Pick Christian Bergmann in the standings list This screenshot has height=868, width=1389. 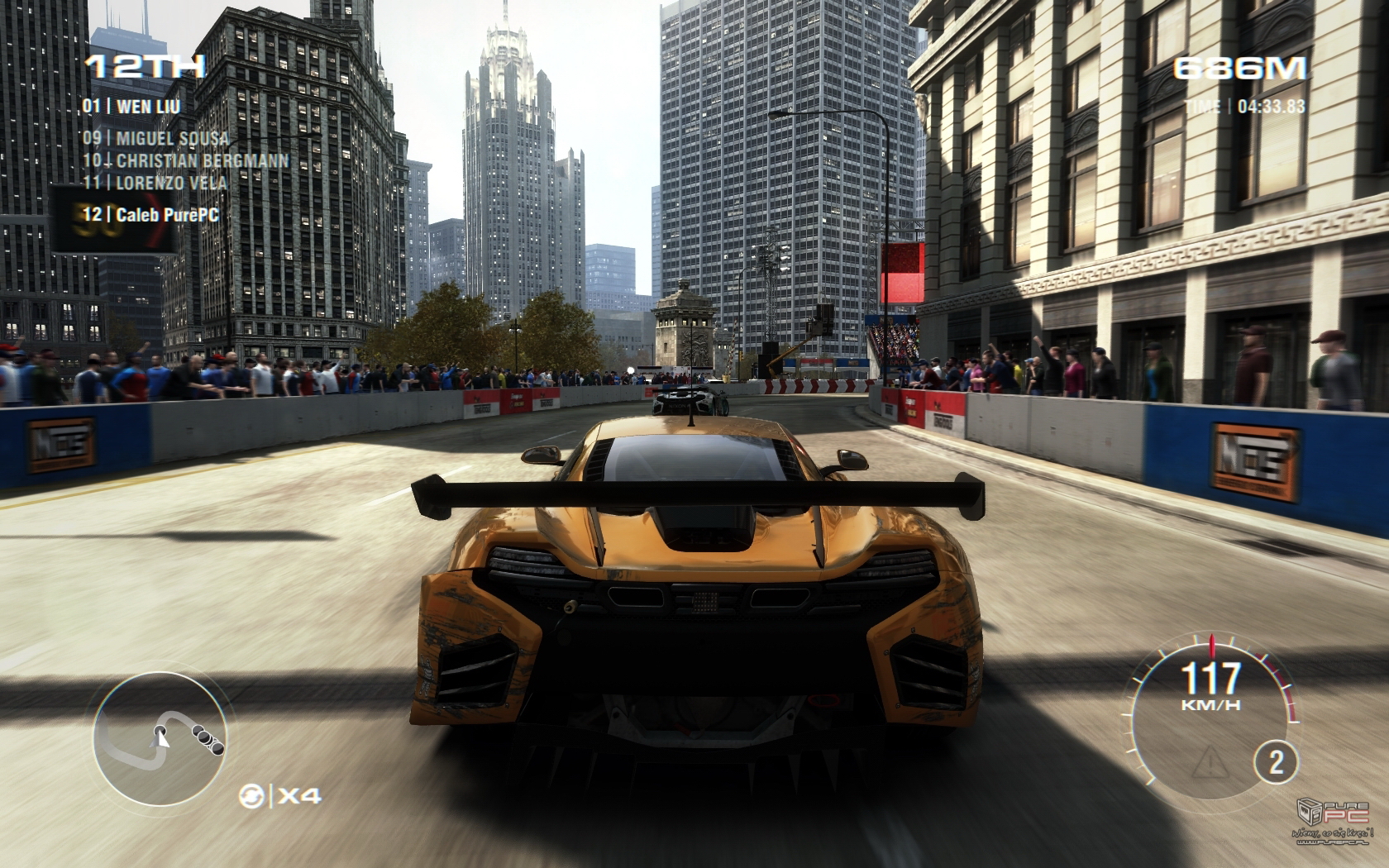185,160
